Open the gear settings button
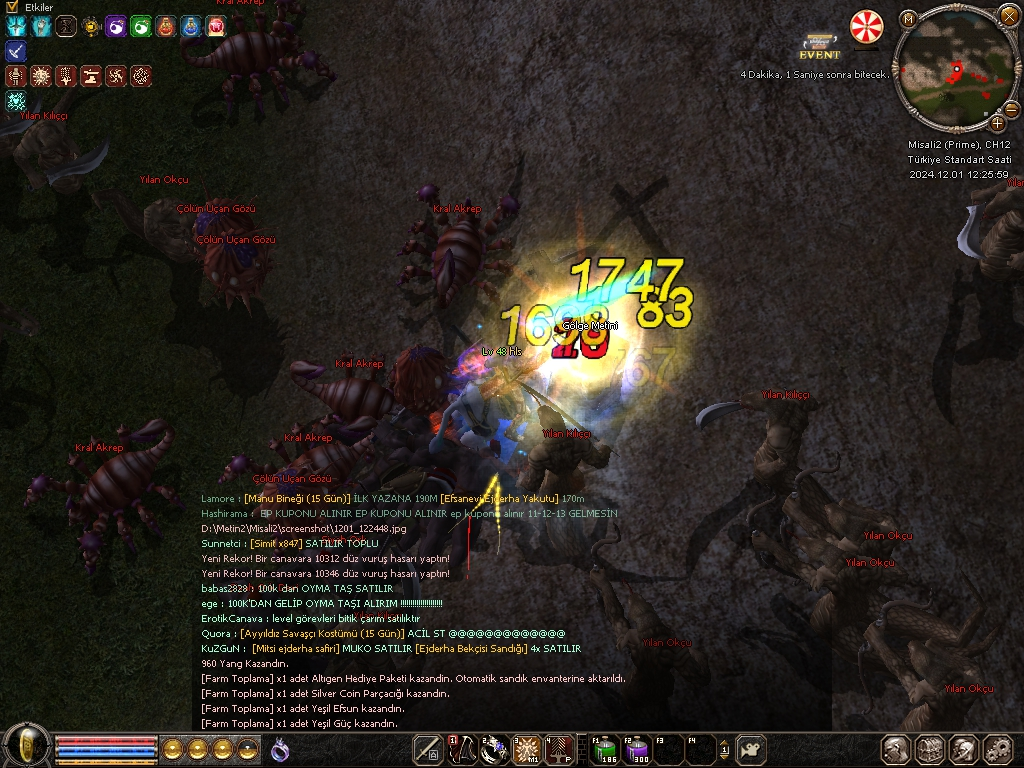Viewport: 1024px width, 768px height. tap(997, 749)
